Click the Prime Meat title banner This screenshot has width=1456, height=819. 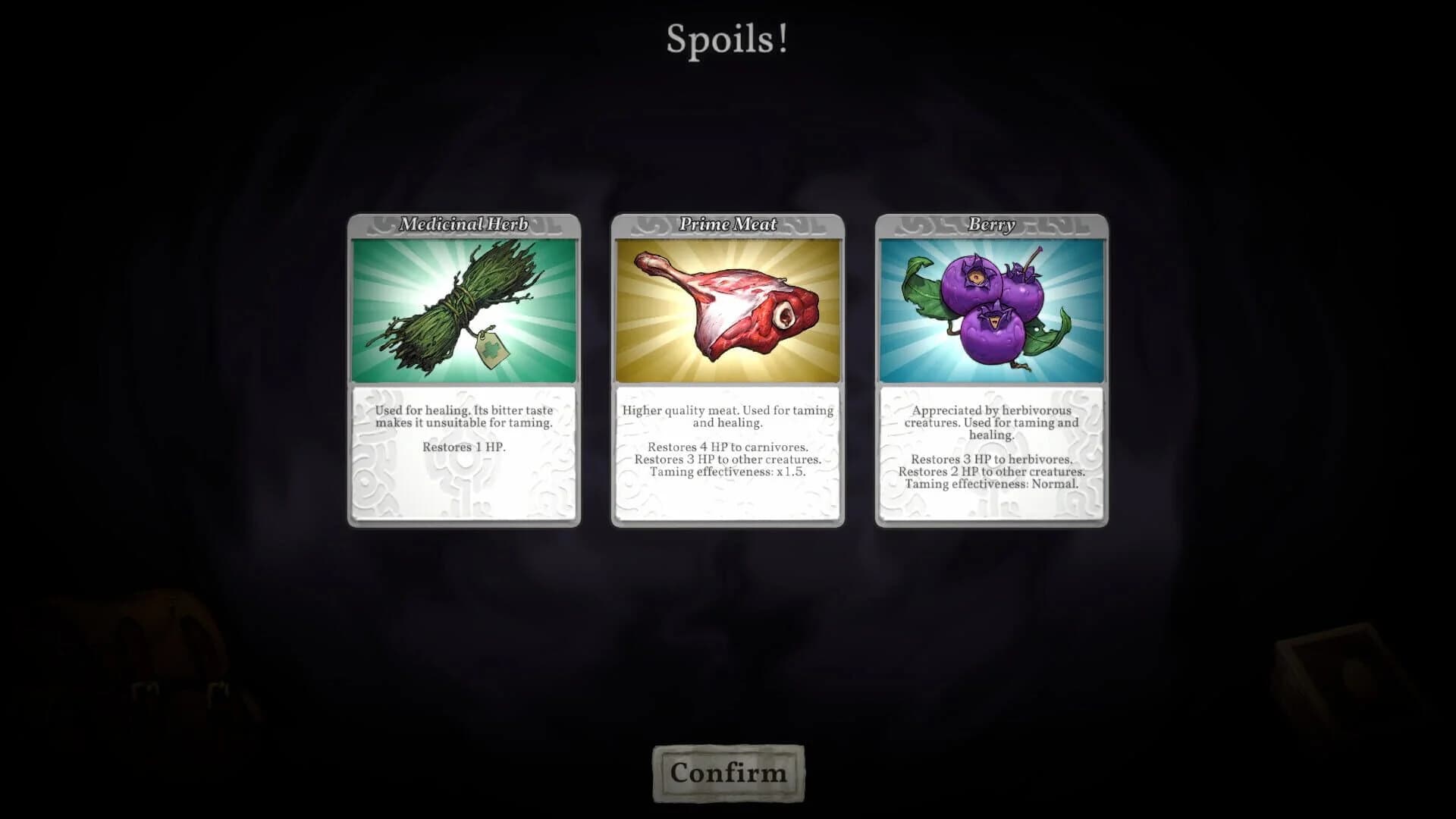coord(726,224)
